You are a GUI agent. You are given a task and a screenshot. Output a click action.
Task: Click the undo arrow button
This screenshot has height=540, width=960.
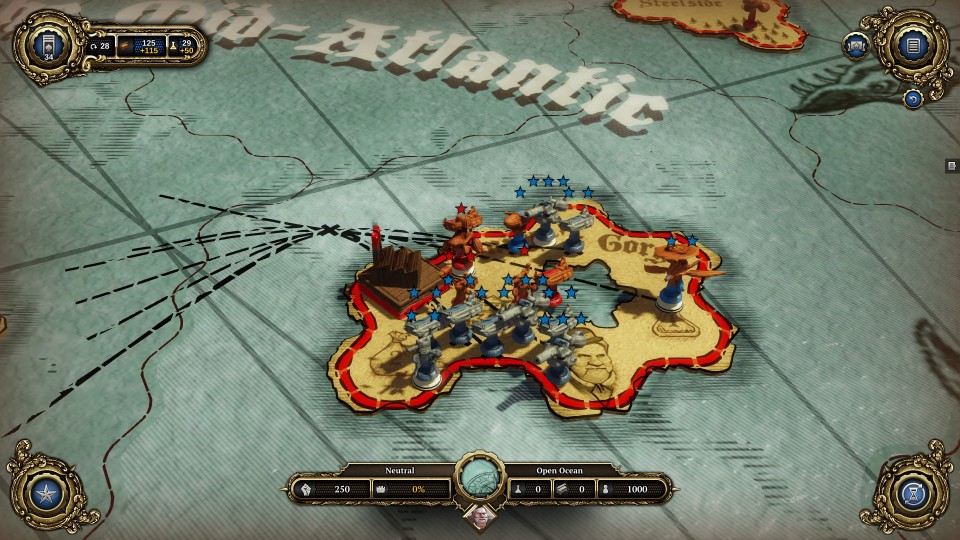[912, 98]
